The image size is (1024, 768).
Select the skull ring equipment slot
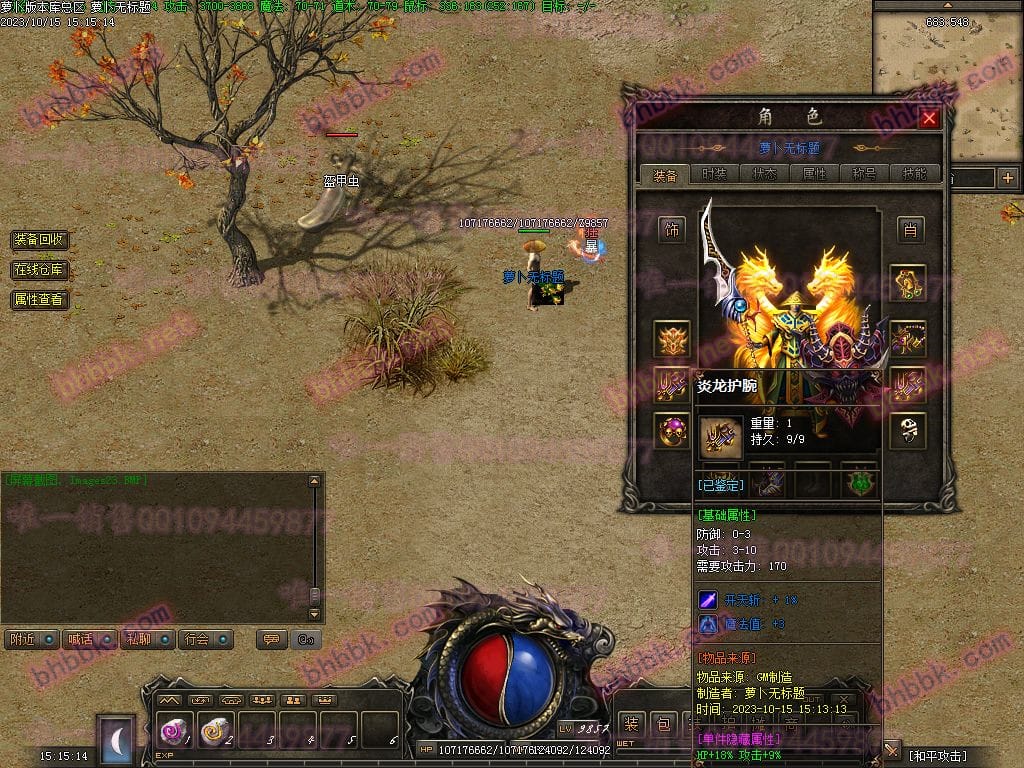(908, 431)
